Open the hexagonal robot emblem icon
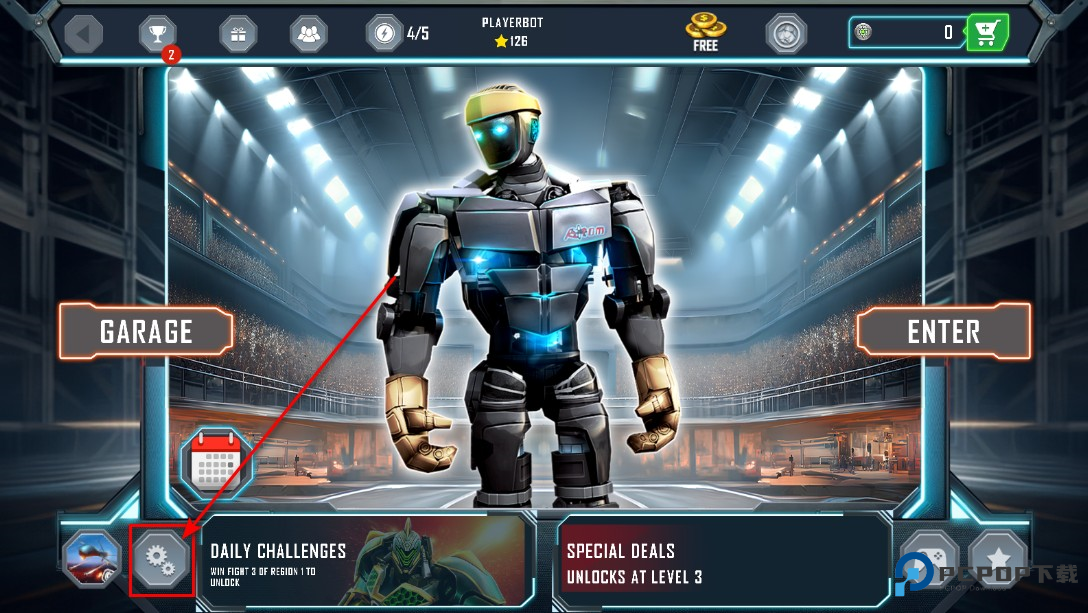 coord(786,33)
